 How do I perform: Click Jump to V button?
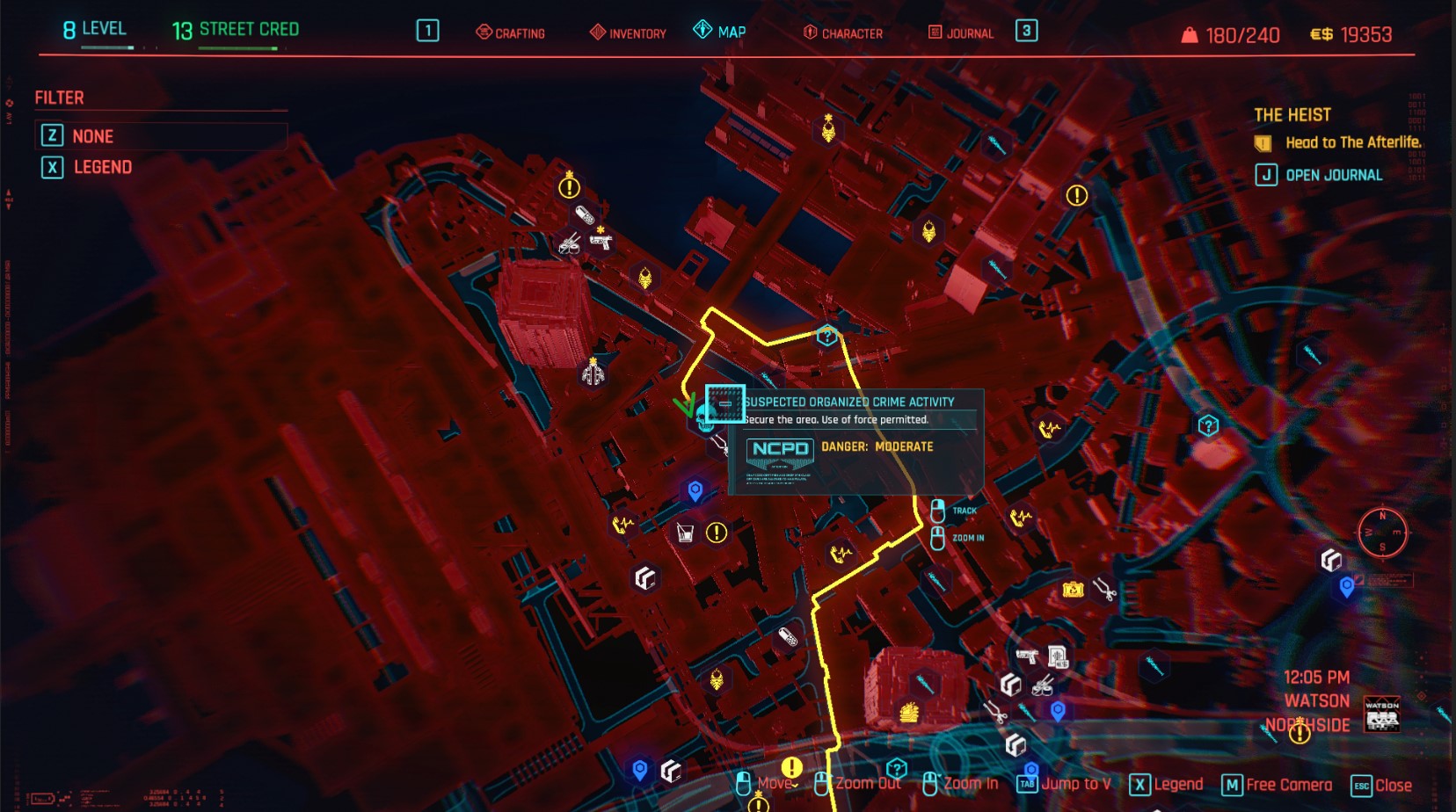point(1065,784)
